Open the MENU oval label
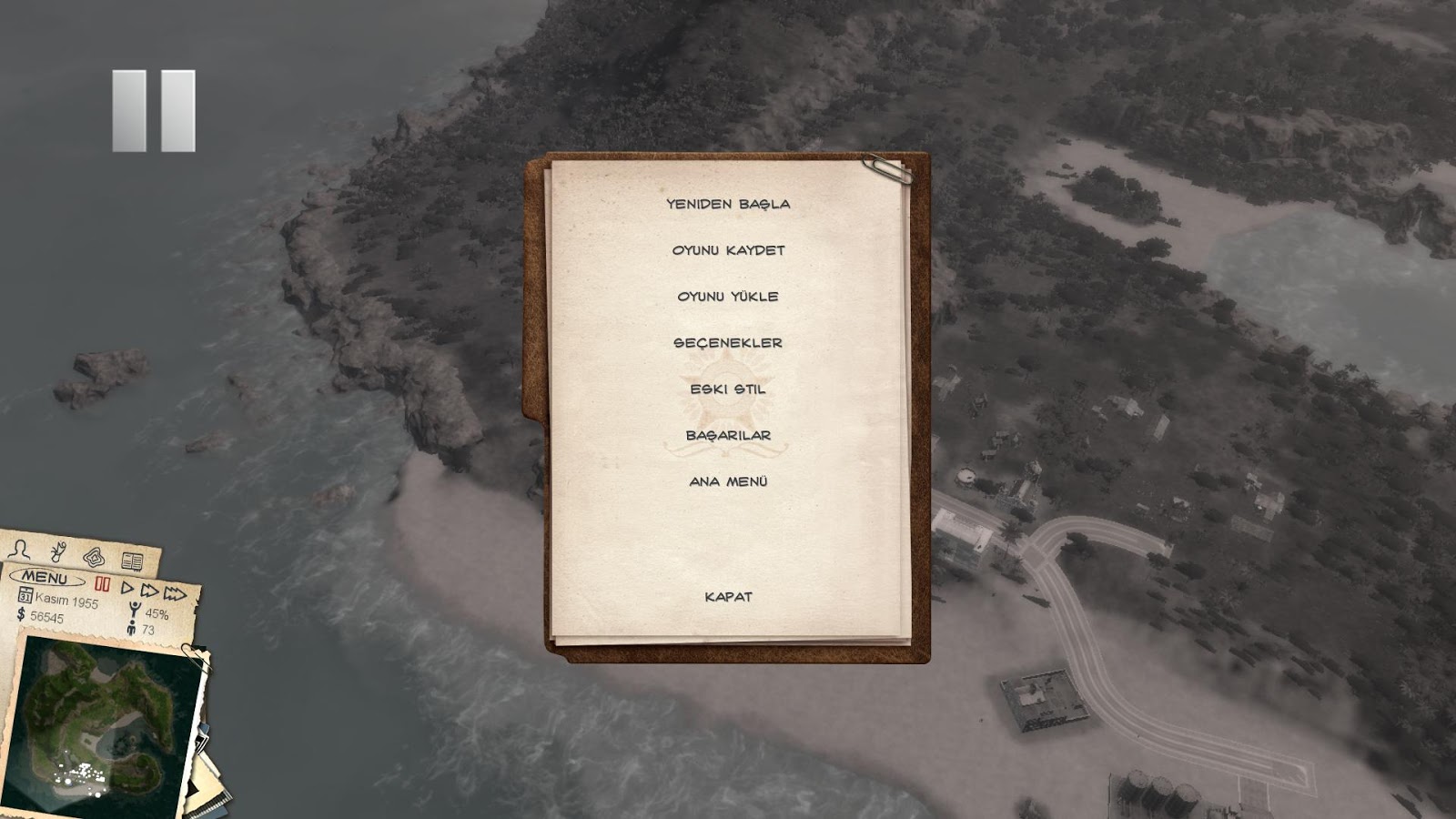 (x=45, y=578)
